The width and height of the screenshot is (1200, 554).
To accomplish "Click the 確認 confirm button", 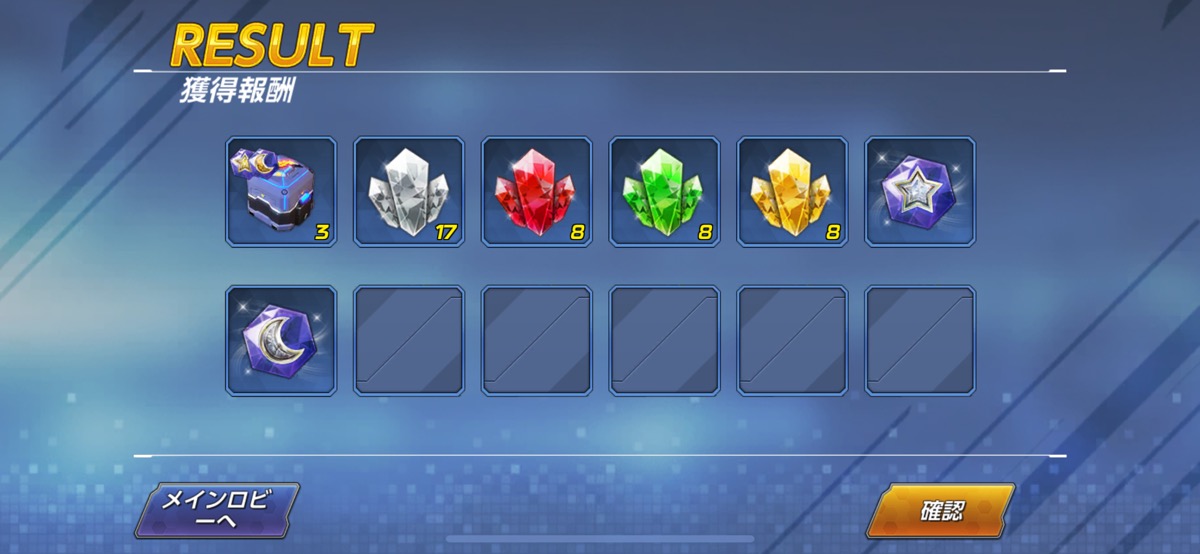I will click(x=940, y=511).
